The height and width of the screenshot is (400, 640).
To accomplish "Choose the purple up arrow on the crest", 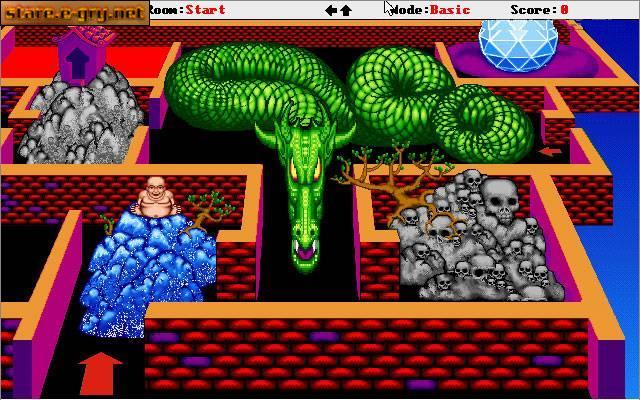I will (77, 60).
